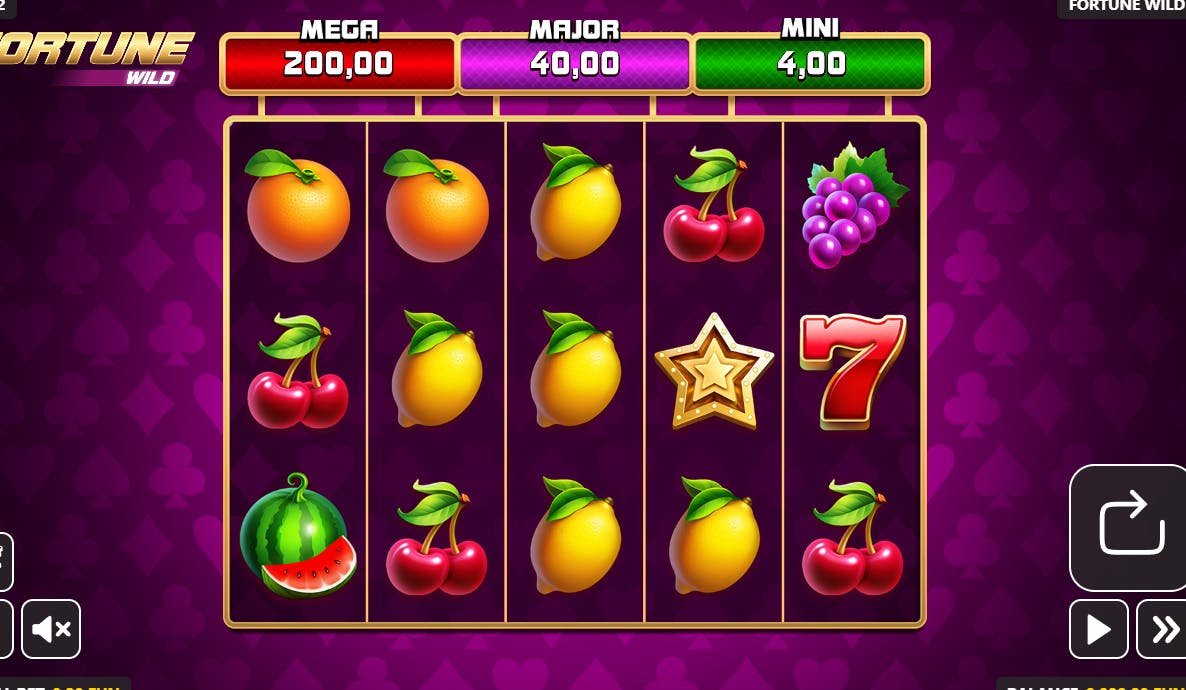Enable turbo mode with the double-chevron button
Viewport: 1186px width, 690px height.
tap(1163, 629)
